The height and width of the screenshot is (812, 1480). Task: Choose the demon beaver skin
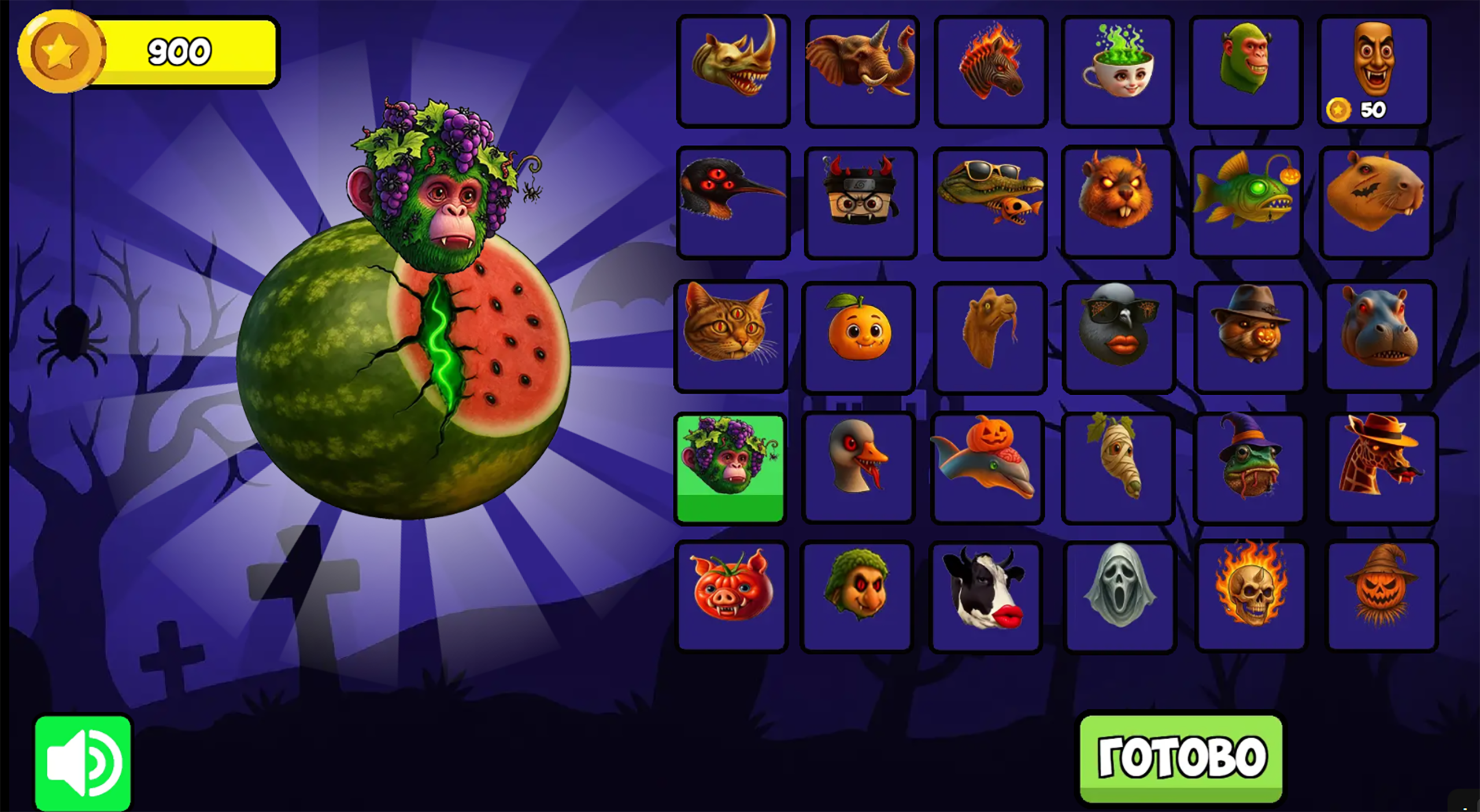(1118, 201)
